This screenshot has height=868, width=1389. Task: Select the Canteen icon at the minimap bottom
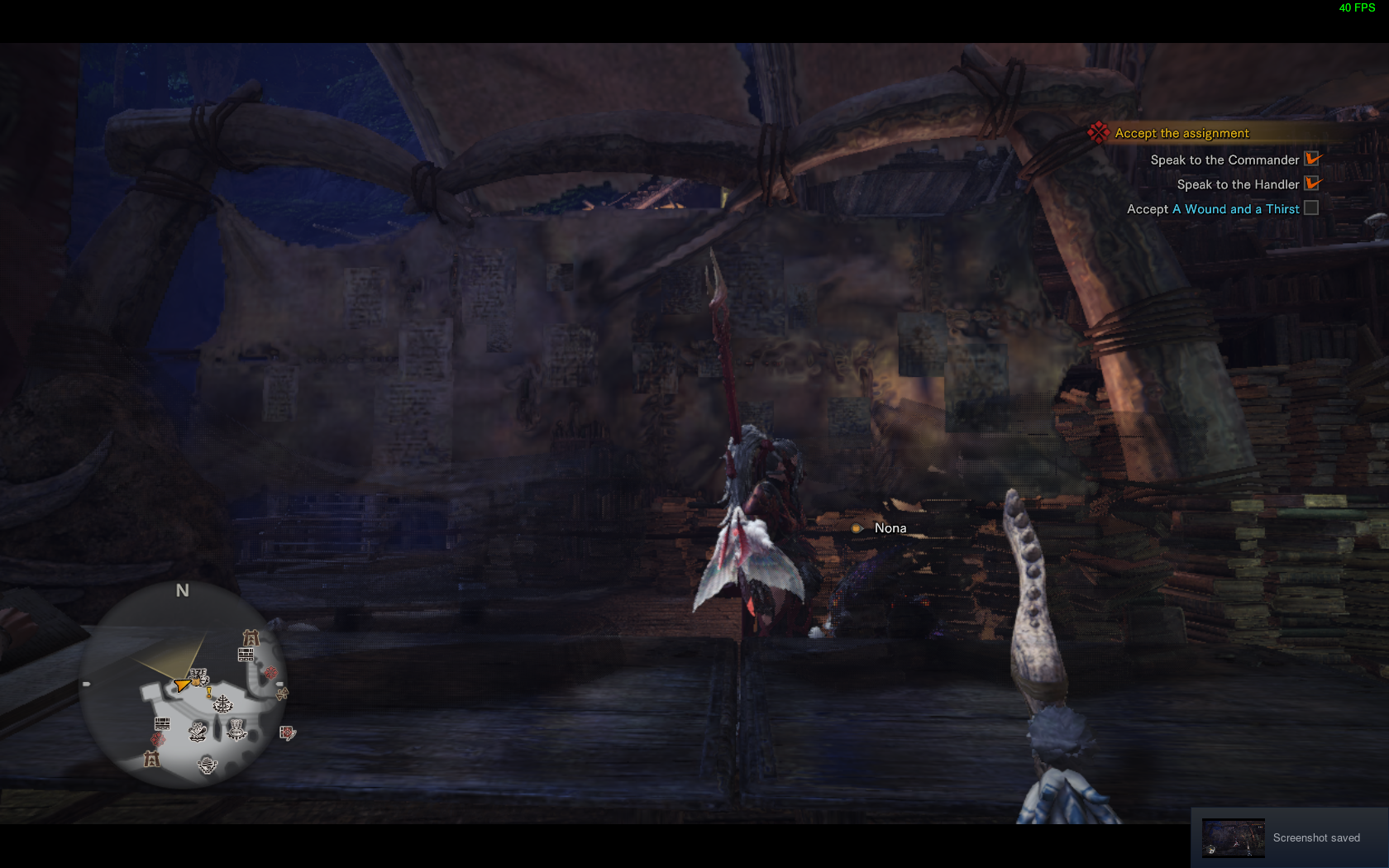click(x=207, y=765)
